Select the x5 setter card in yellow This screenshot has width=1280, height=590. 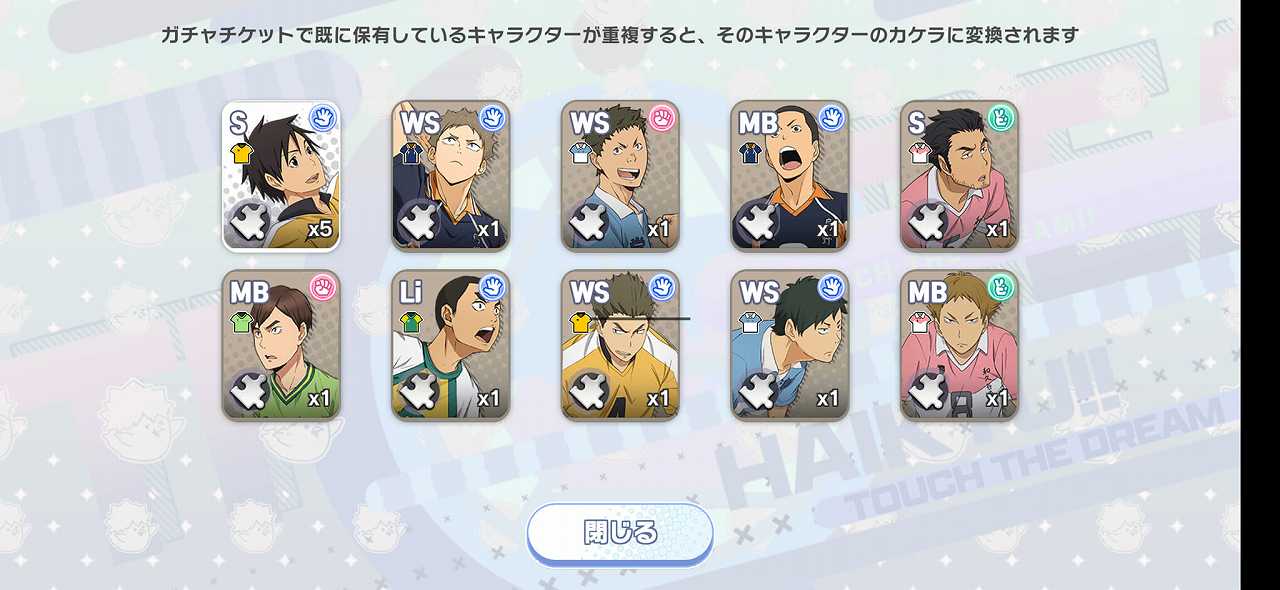pos(281,176)
